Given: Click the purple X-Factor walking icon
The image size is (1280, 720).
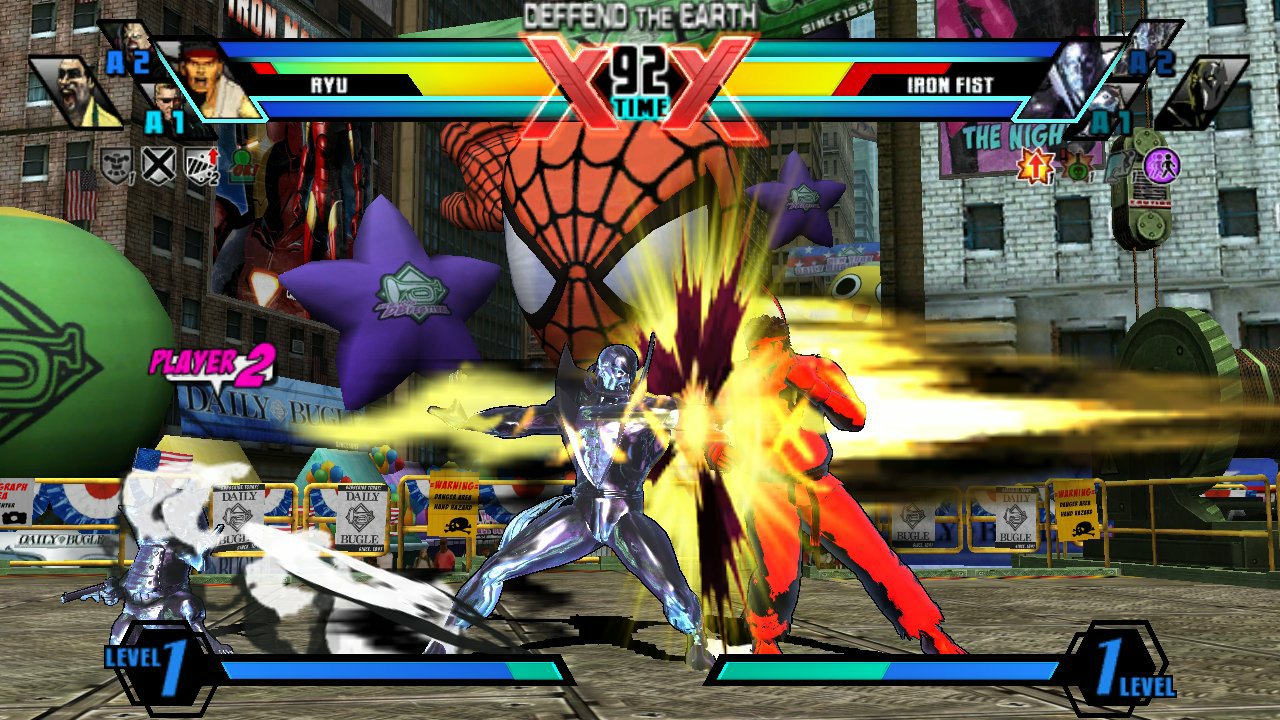Looking at the screenshot, I should click(x=1162, y=165).
